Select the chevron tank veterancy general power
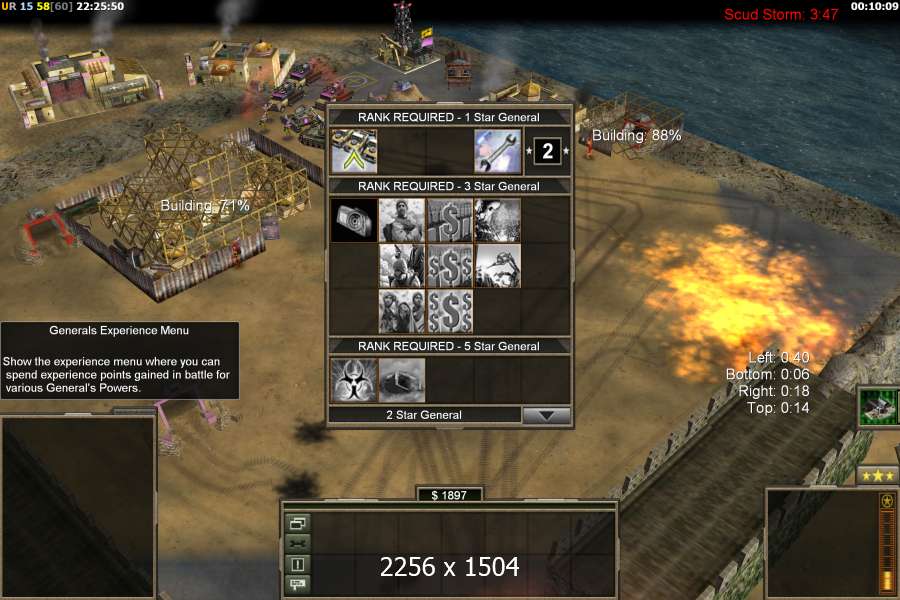 [x=354, y=151]
